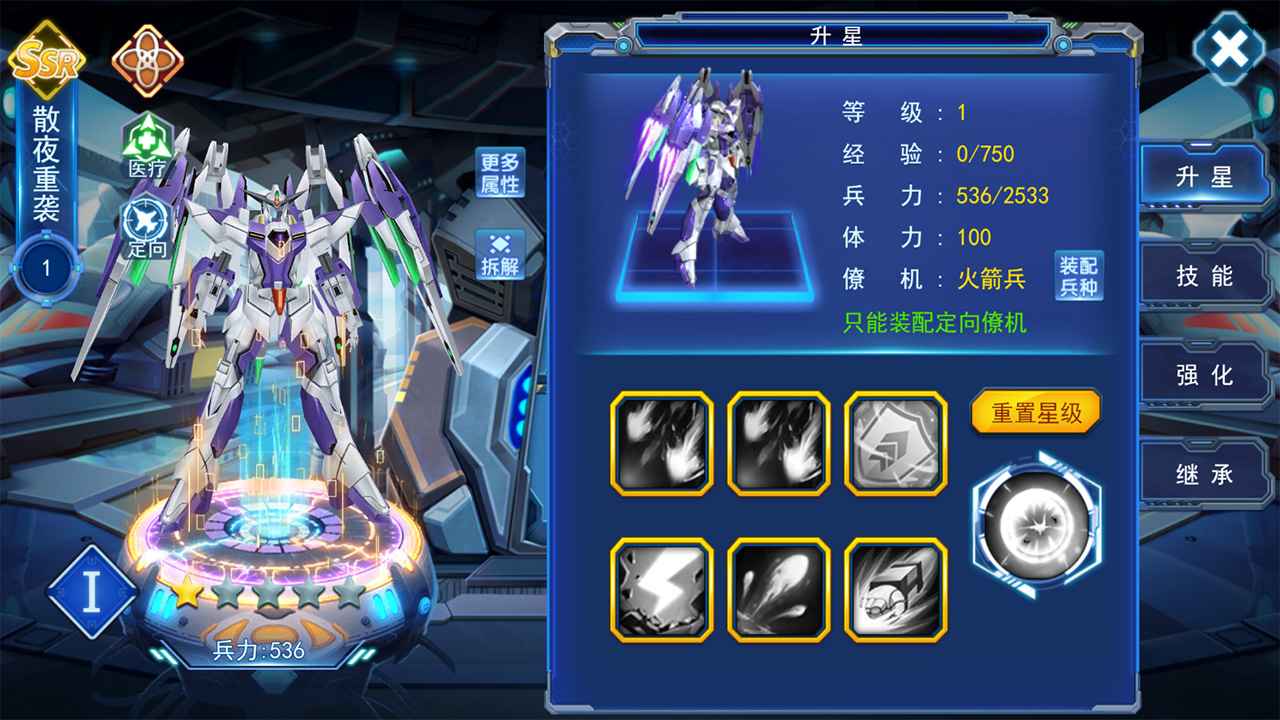Close the mech details panel
This screenshot has height=720, width=1280.
(x=1229, y=48)
